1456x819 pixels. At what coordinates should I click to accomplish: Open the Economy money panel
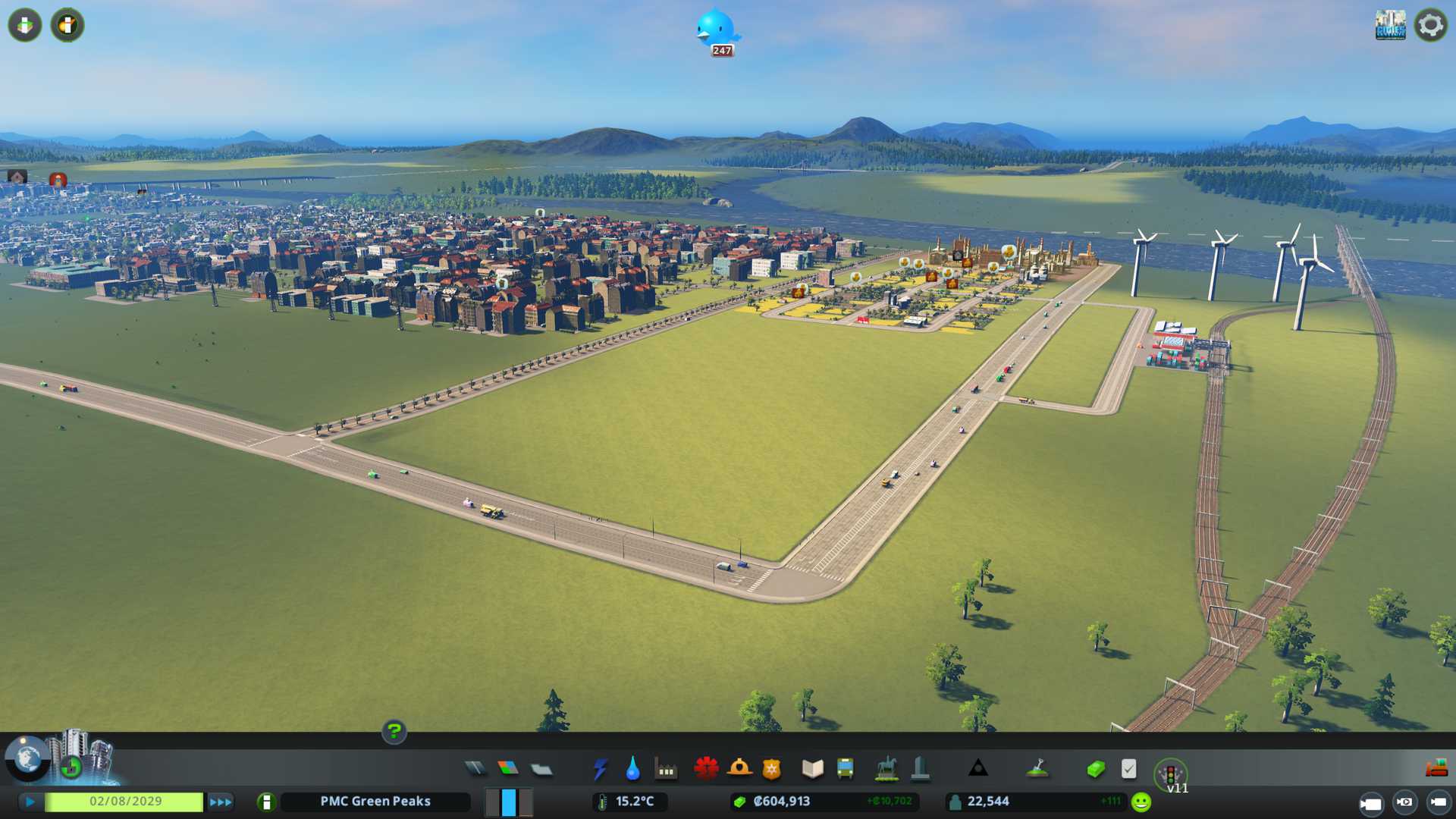(x=1096, y=769)
